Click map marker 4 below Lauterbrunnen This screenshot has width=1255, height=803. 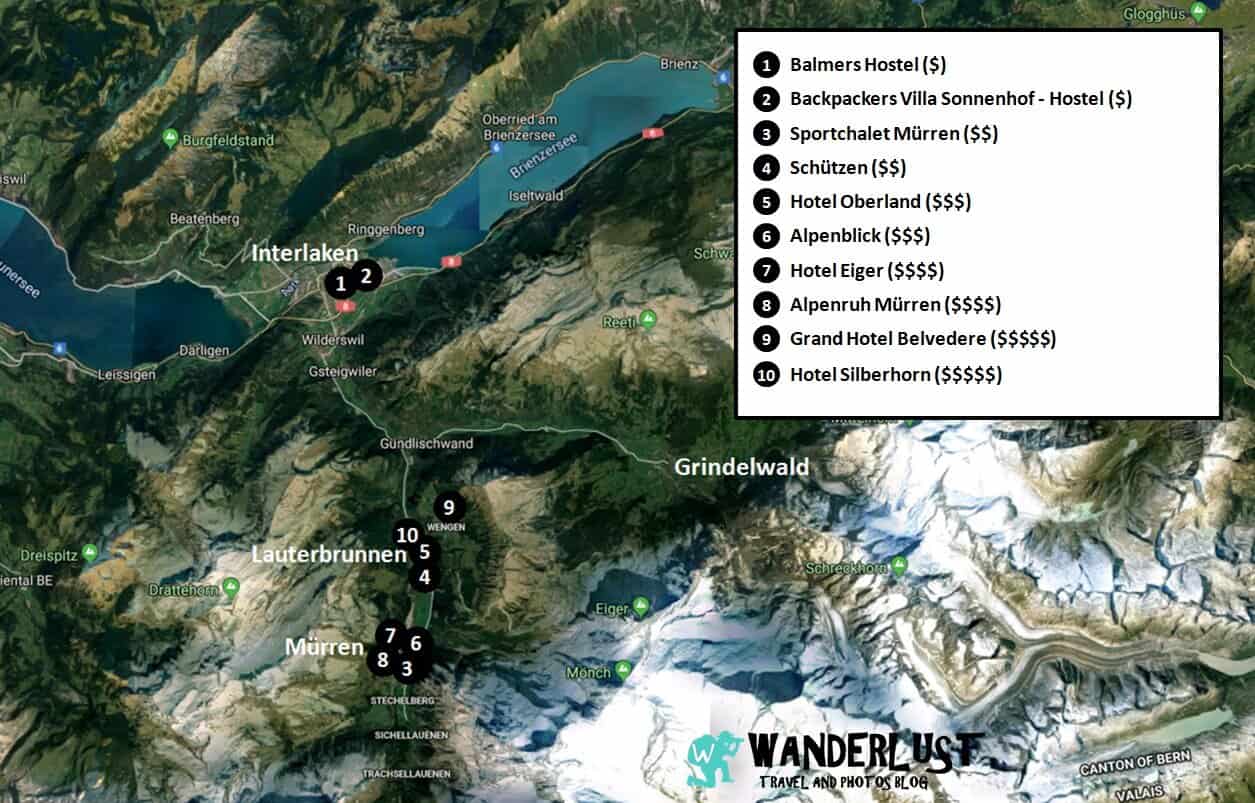point(425,577)
